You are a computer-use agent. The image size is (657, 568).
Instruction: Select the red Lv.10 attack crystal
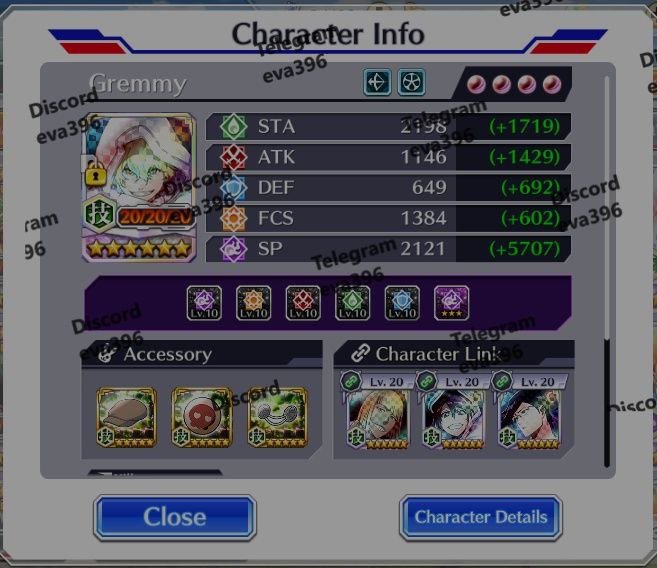pyautogui.click(x=303, y=303)
